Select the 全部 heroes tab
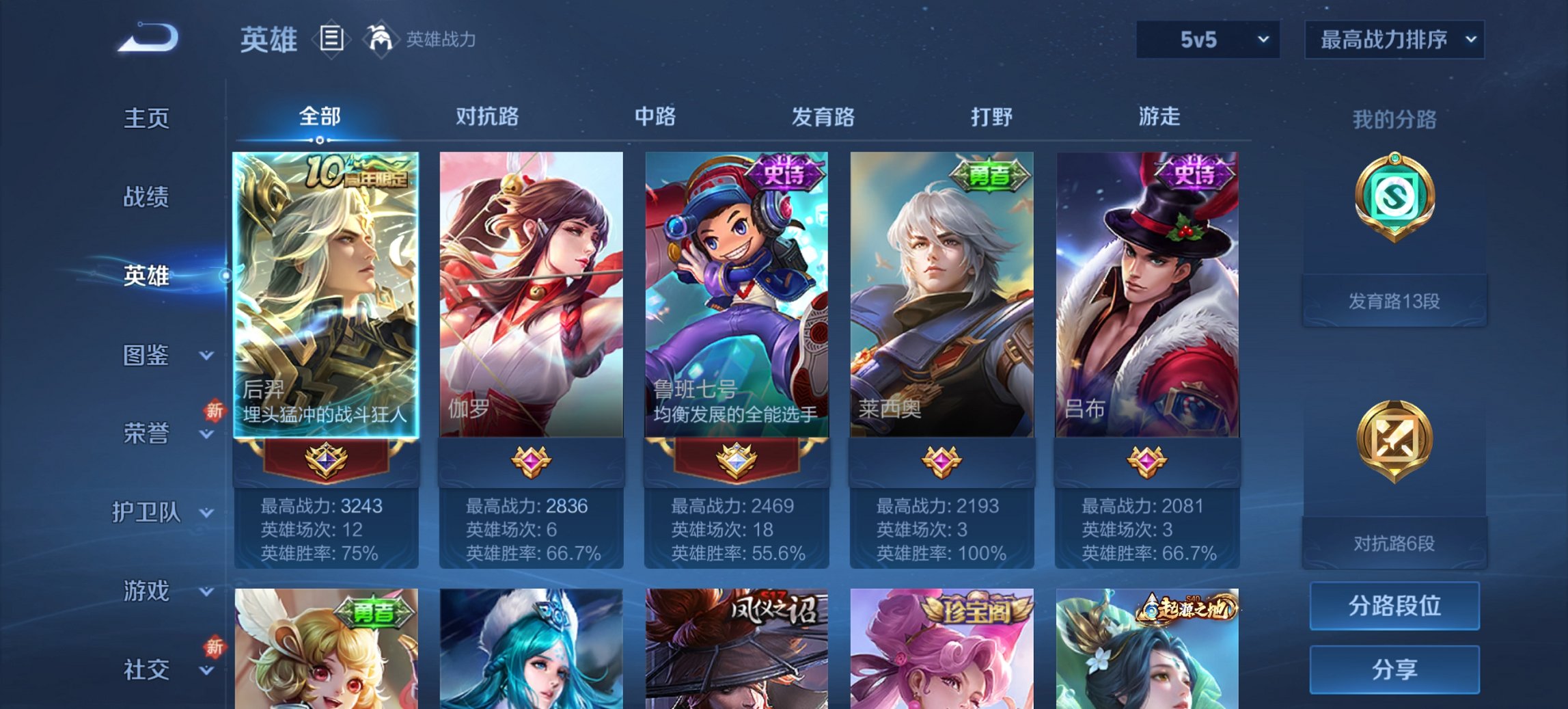Screen dimensions: 1568x709 [x=318, y=117]
